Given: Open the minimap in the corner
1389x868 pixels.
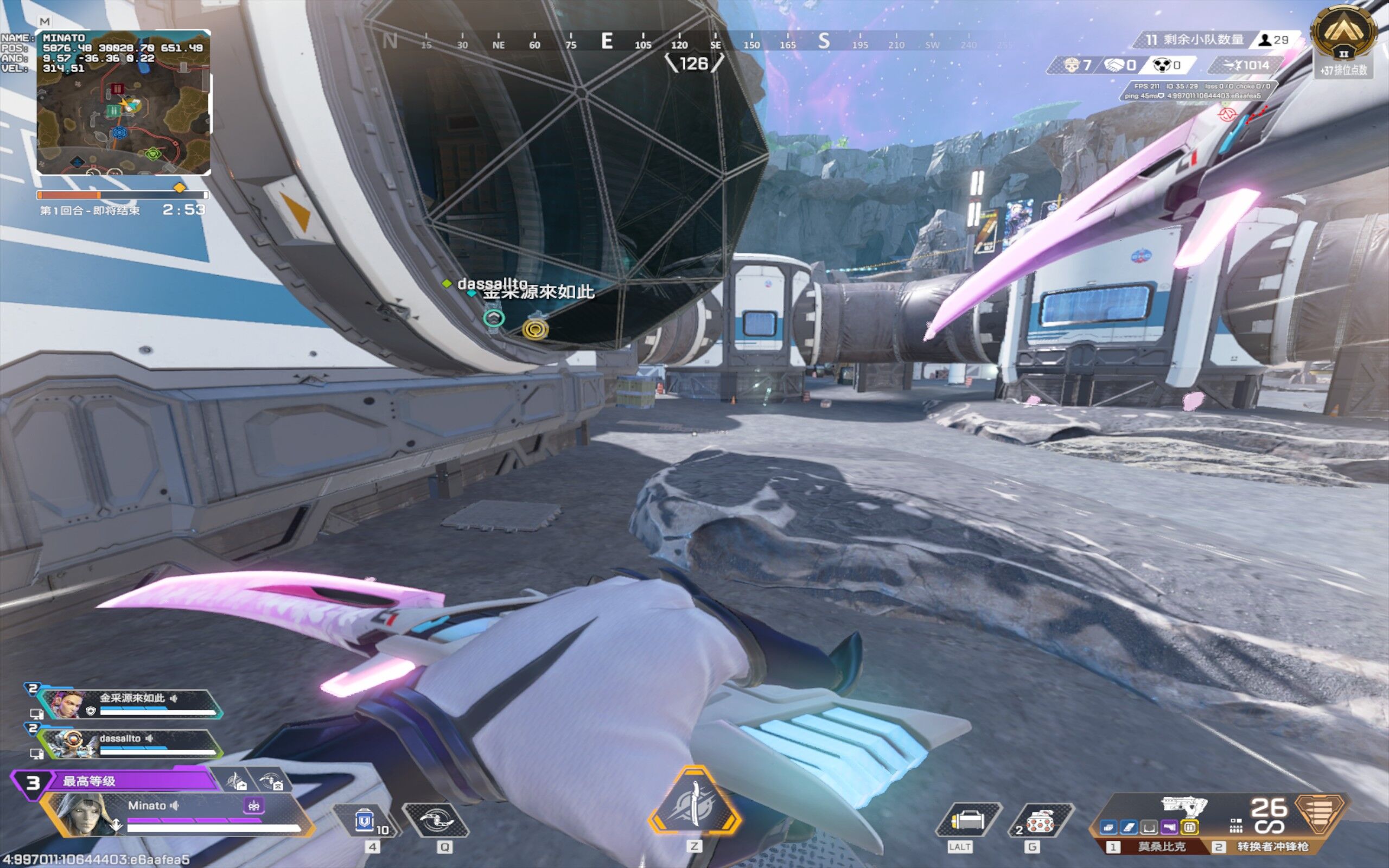Looking at the screenshot, I should coord(123,102).
